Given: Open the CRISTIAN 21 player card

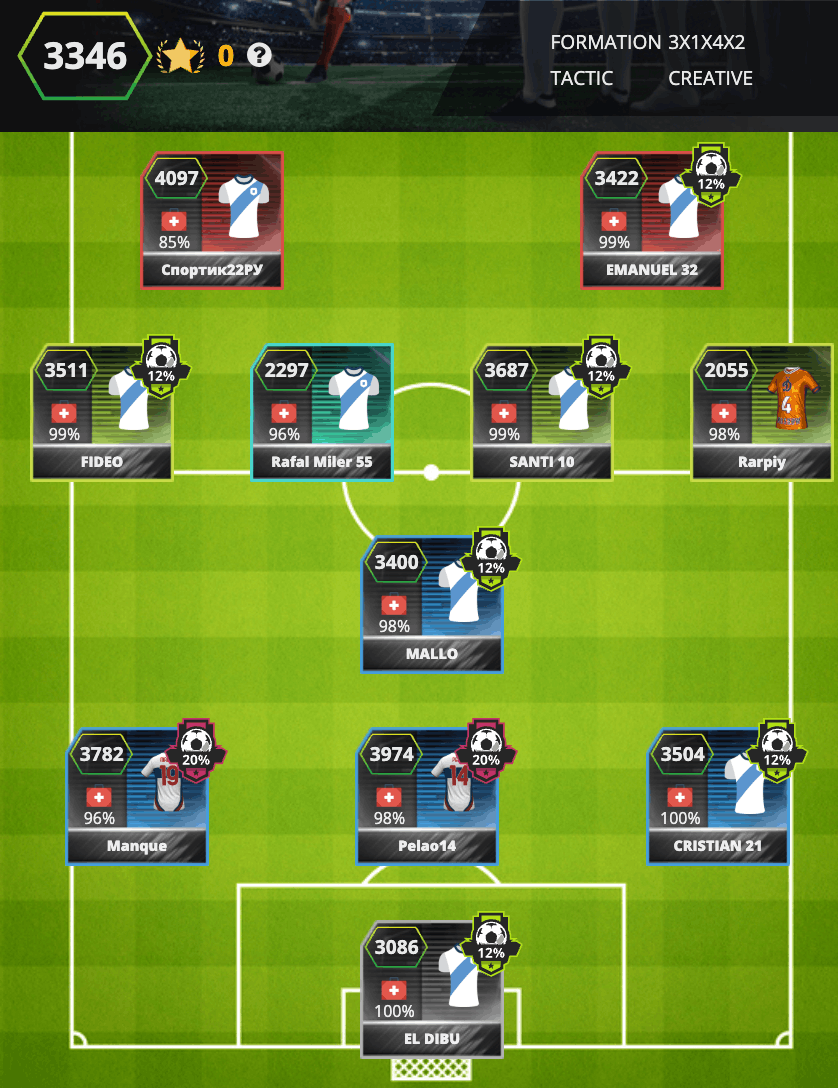Looking at the screenshot, I should tap(718, 796).
